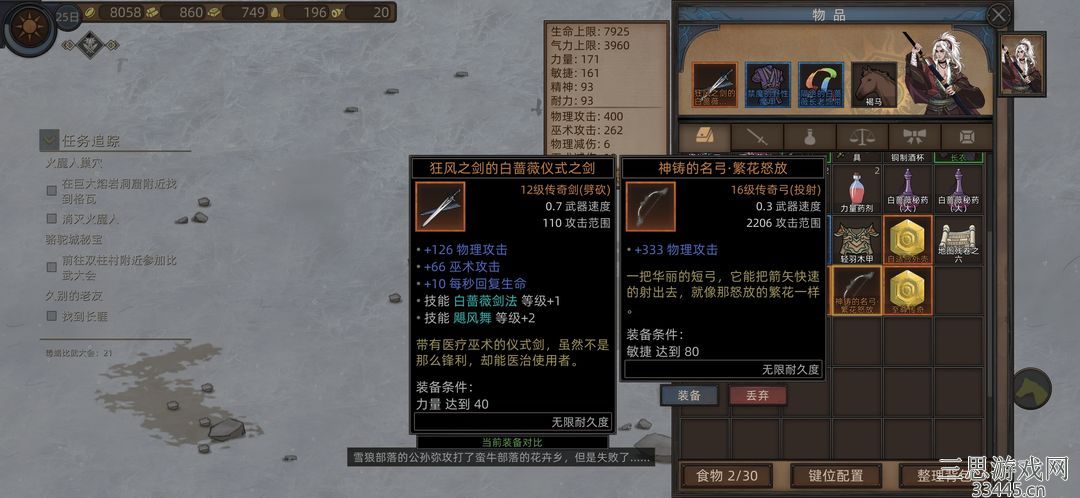Select the equipped rainbow headband slot
1080x498 pixels.
820,85
